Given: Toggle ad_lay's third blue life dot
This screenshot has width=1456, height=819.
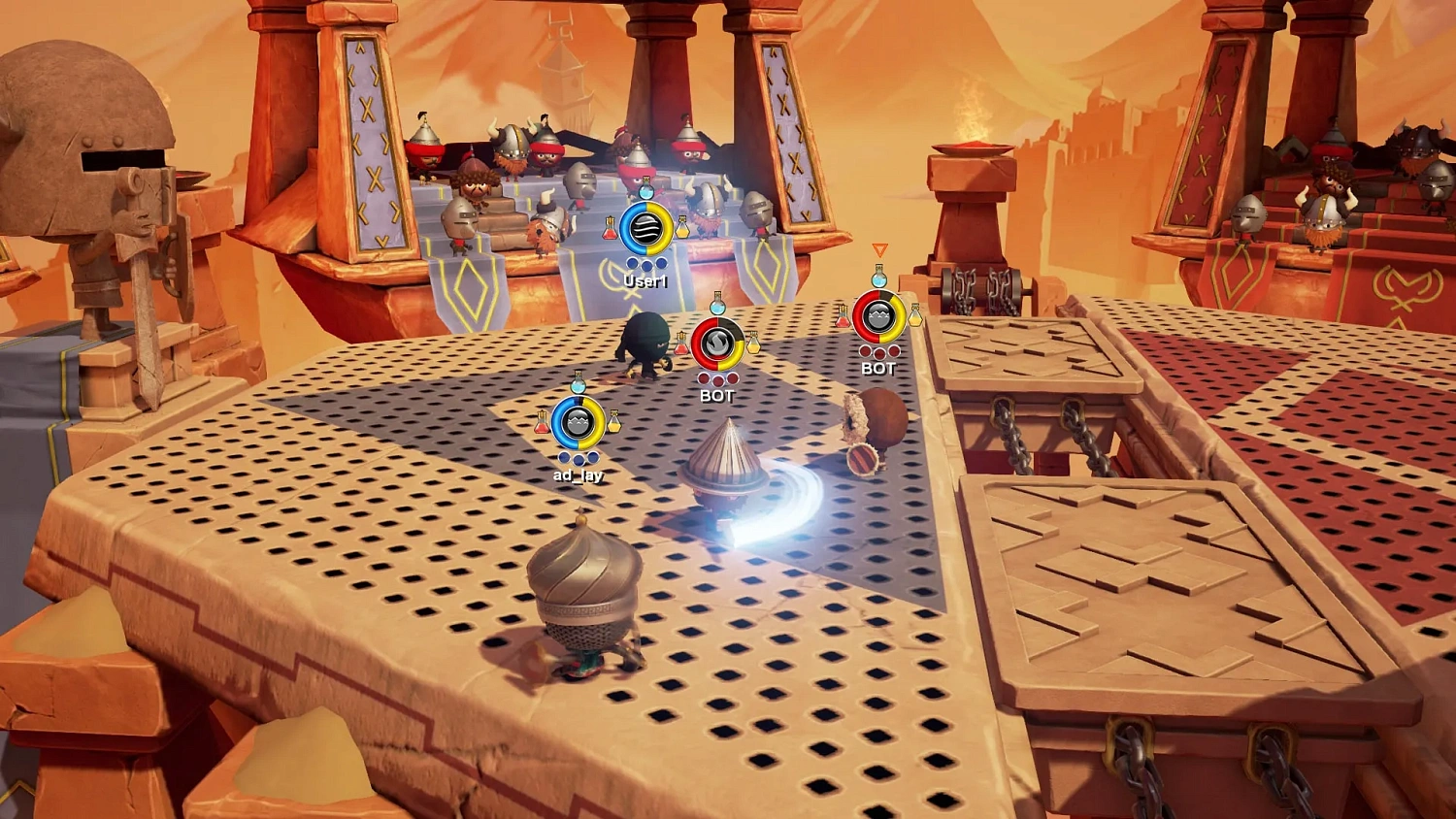Looking at the screenshot, I should coord(592,458).
